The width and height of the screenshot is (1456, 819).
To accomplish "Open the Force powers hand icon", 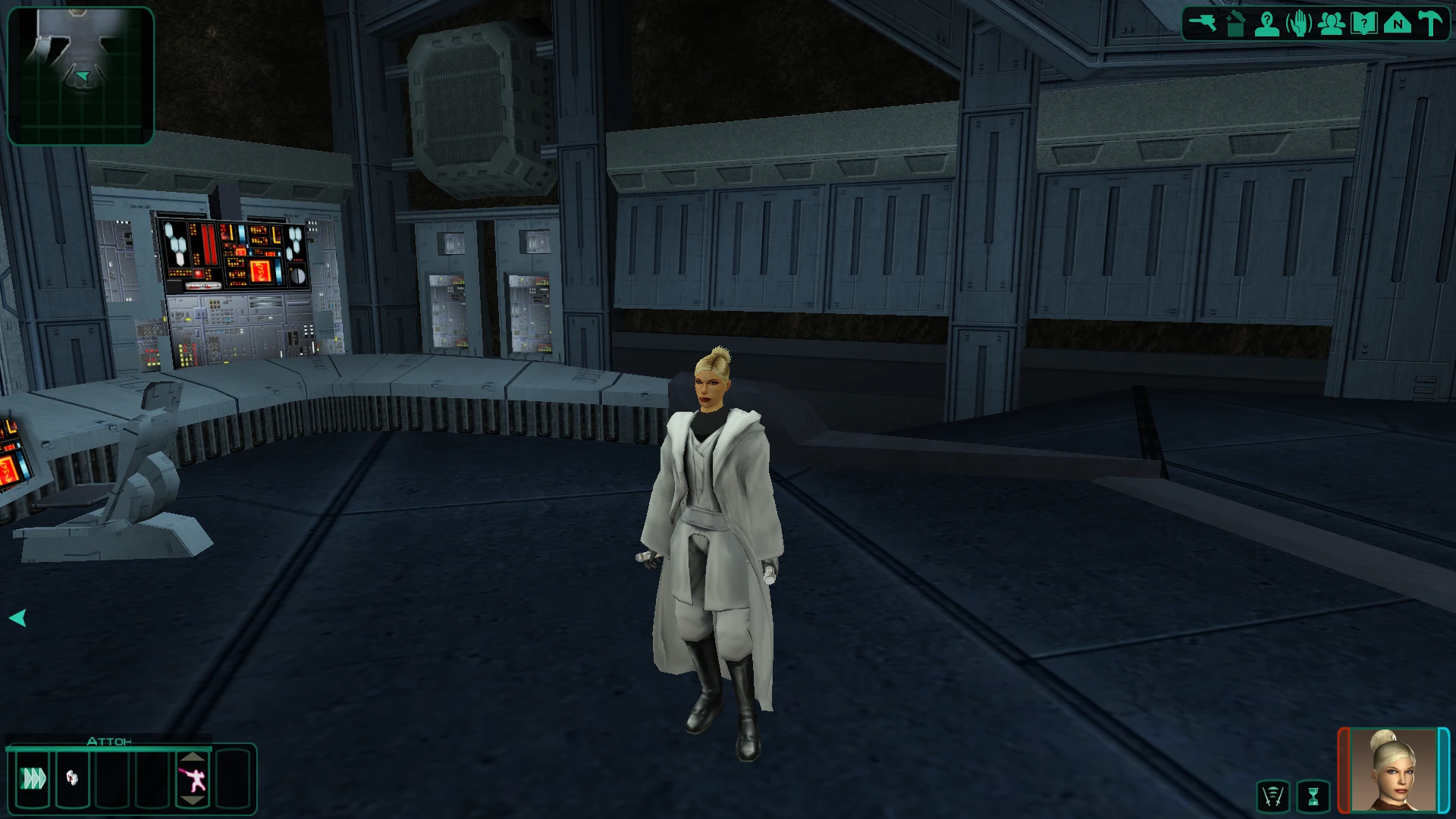I will point(1298,22).
